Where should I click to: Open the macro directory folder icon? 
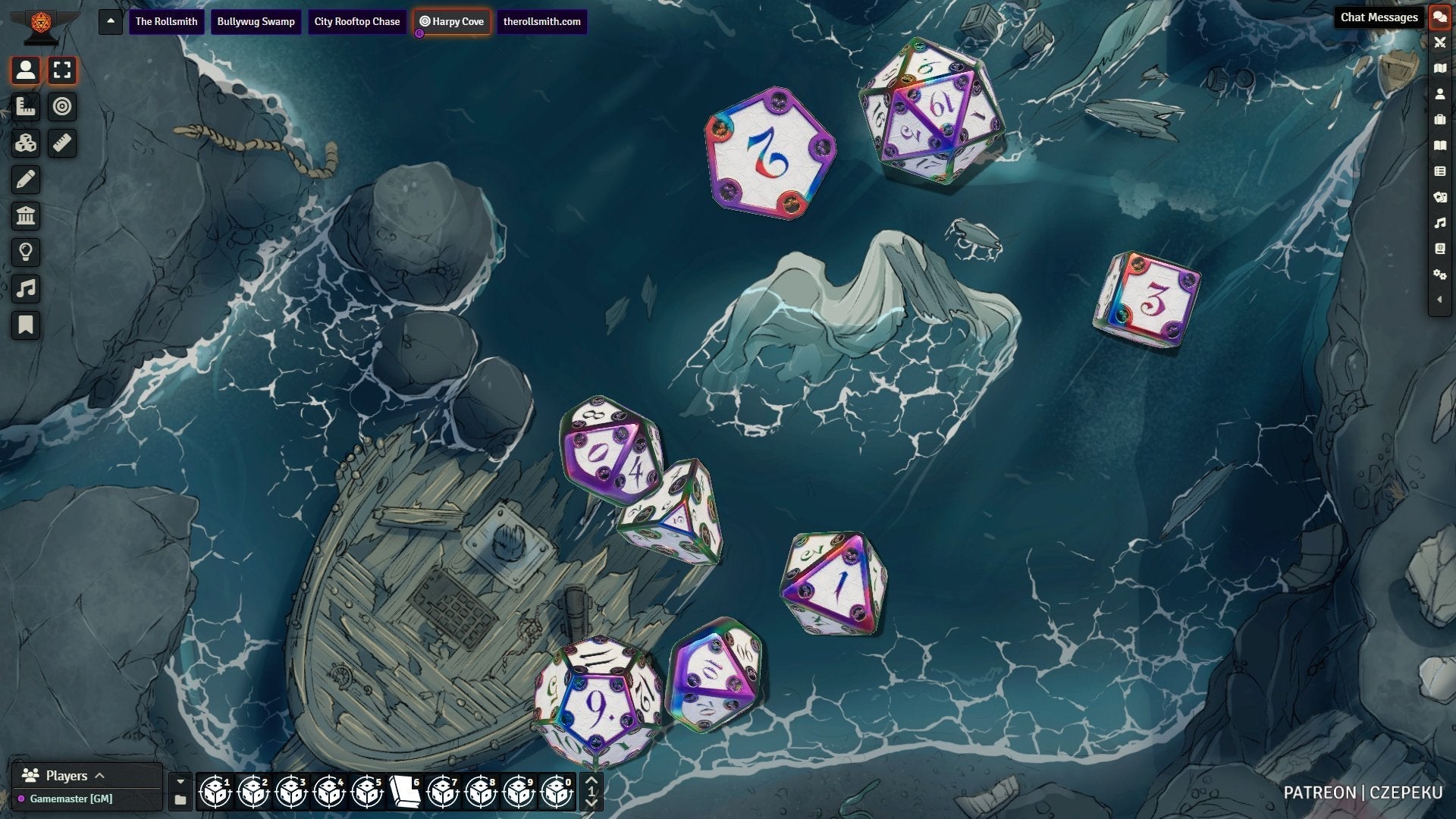180,800
